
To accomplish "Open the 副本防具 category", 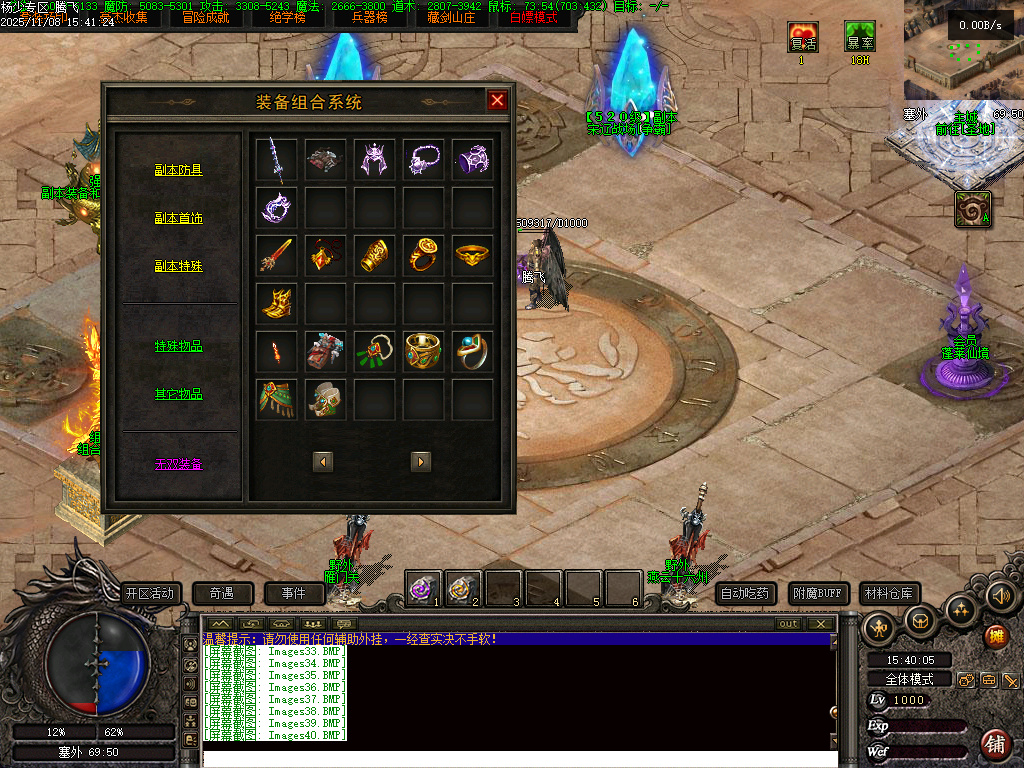I will [178, 170].
